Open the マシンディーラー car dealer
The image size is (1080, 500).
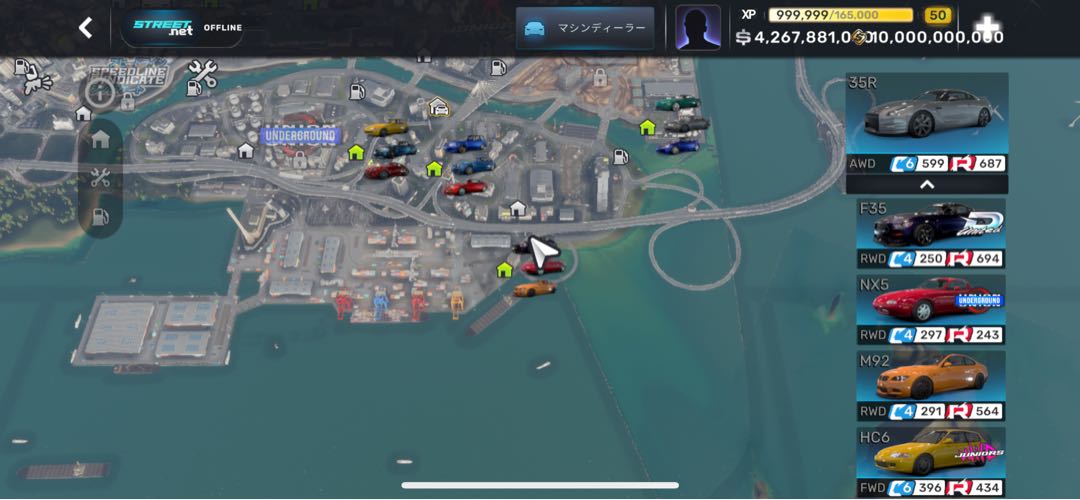point(585,28)
